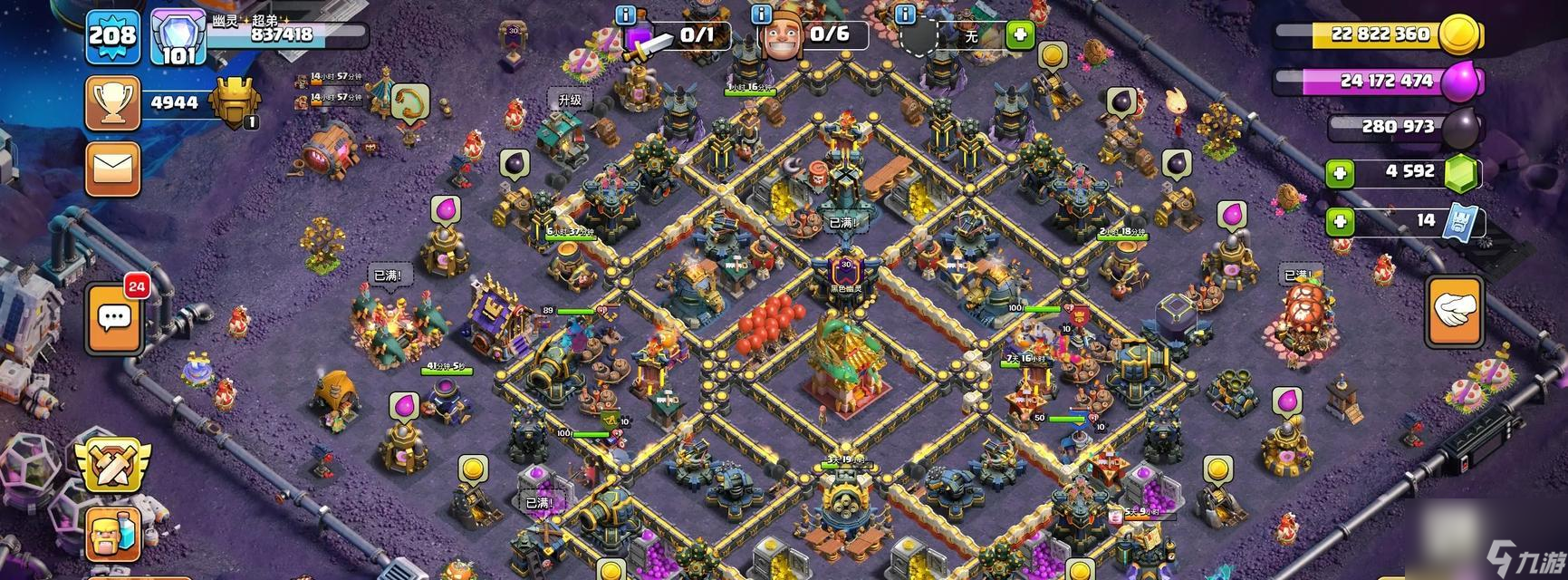Tap the dark elixir drop icon
Viewport: 1568px width, 580px height.
coord(1459,127)
